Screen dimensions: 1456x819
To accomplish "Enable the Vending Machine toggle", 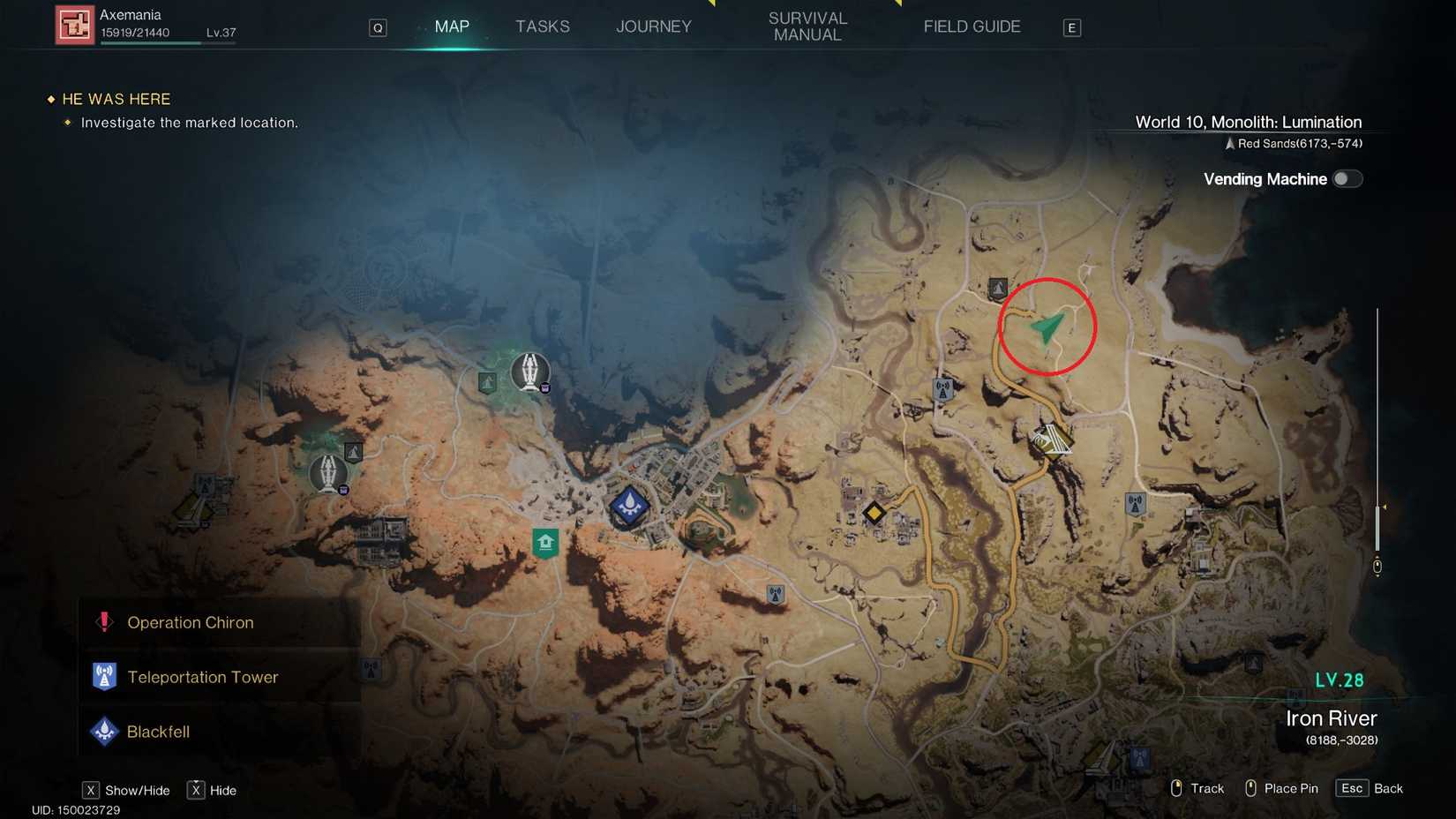I will 1347,178.
